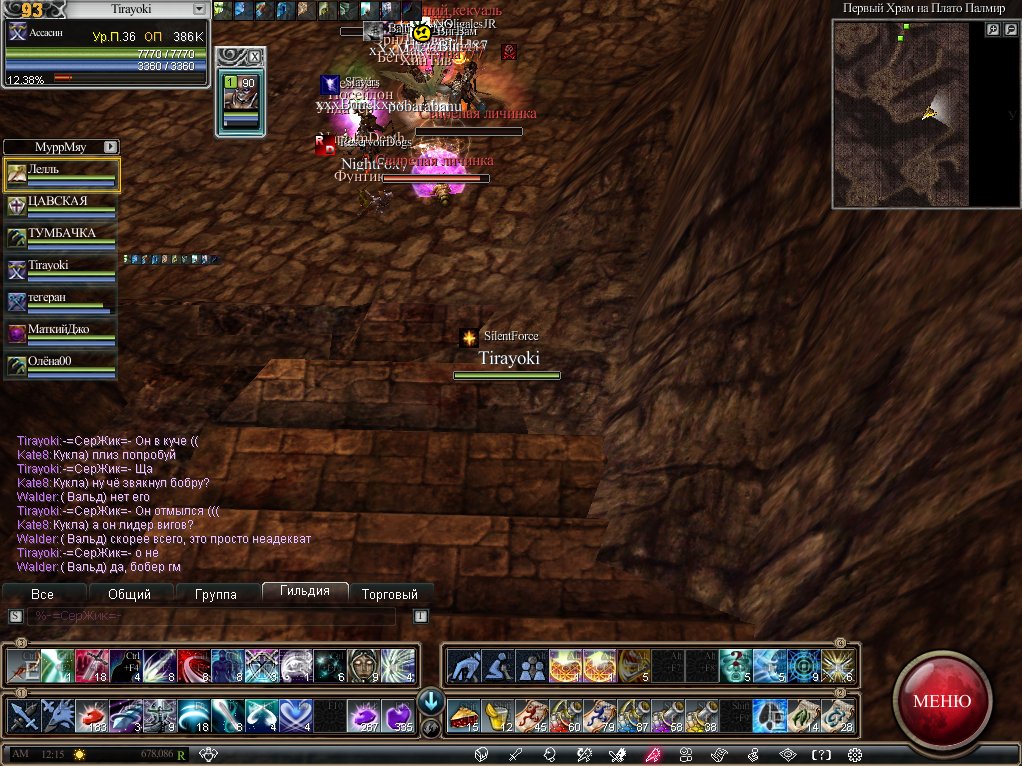This screenshot has width=1022, height=766.
Task: Activate the heart-shaped skill icon
Action: coord(295,715)
